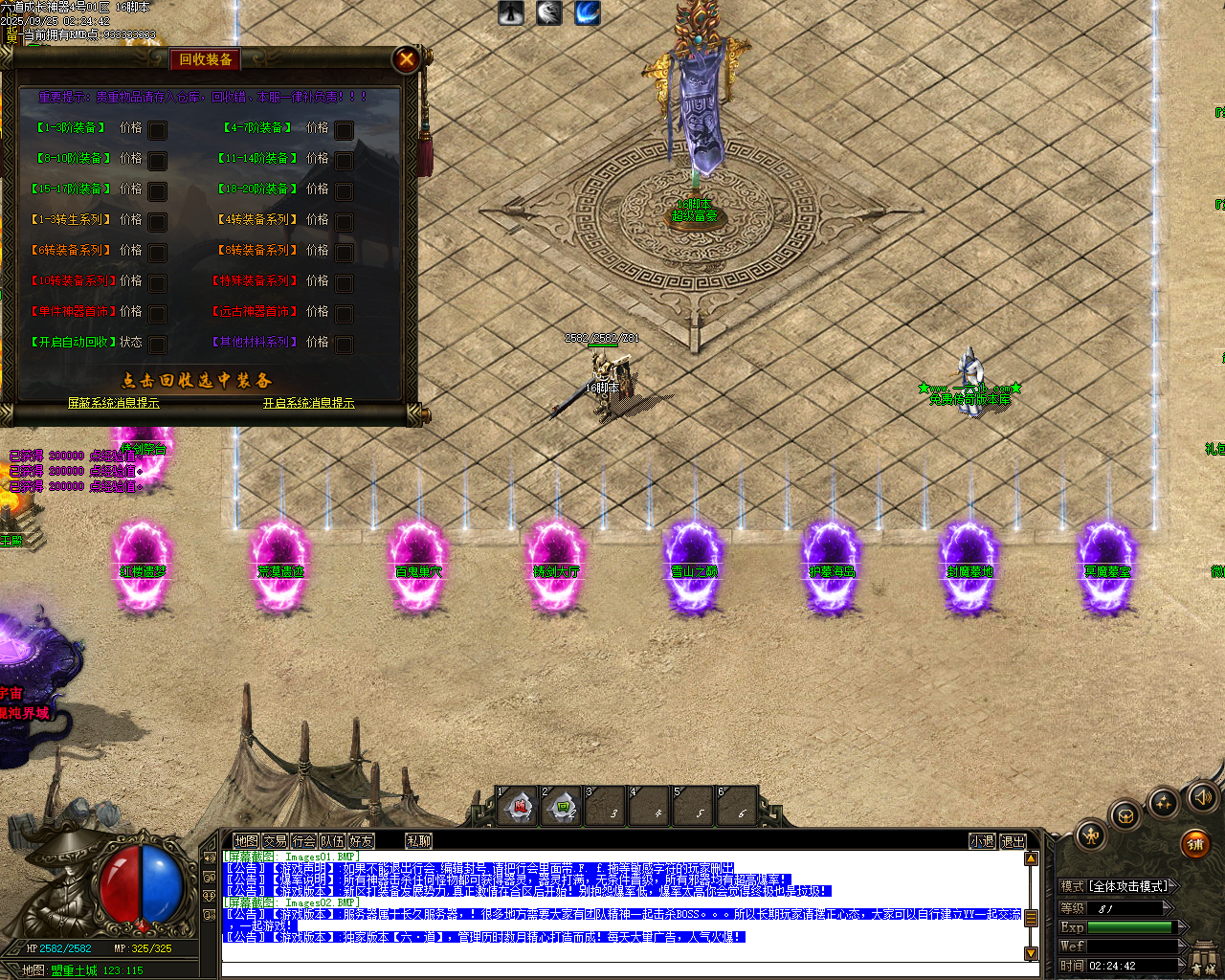Viewport: 1225px width, 980px height.
Task: Expand the 模式 attack mode dropdown
Action: pos(1173,885)
